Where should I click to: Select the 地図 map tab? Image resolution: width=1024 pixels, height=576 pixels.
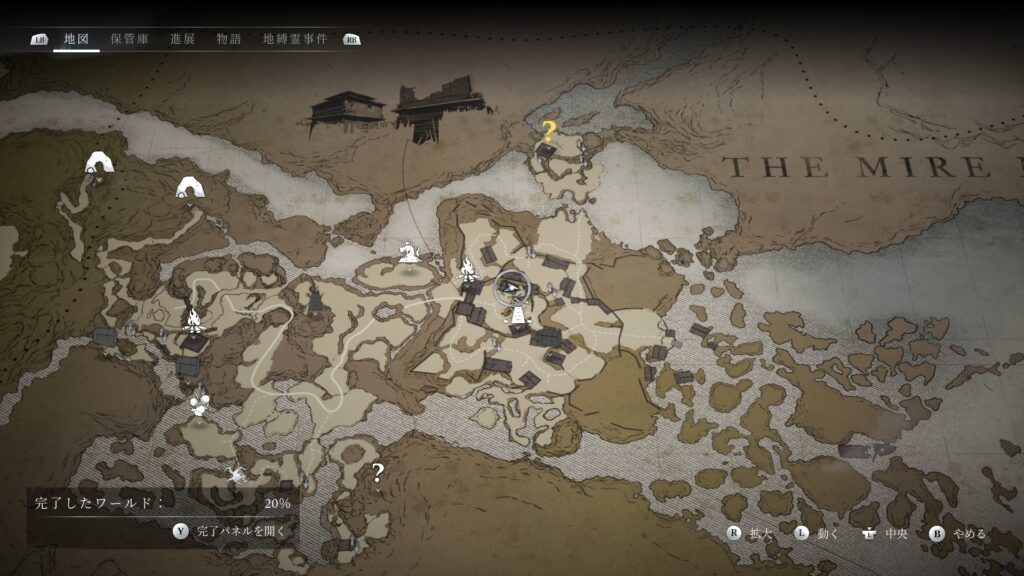pos(76,39)
